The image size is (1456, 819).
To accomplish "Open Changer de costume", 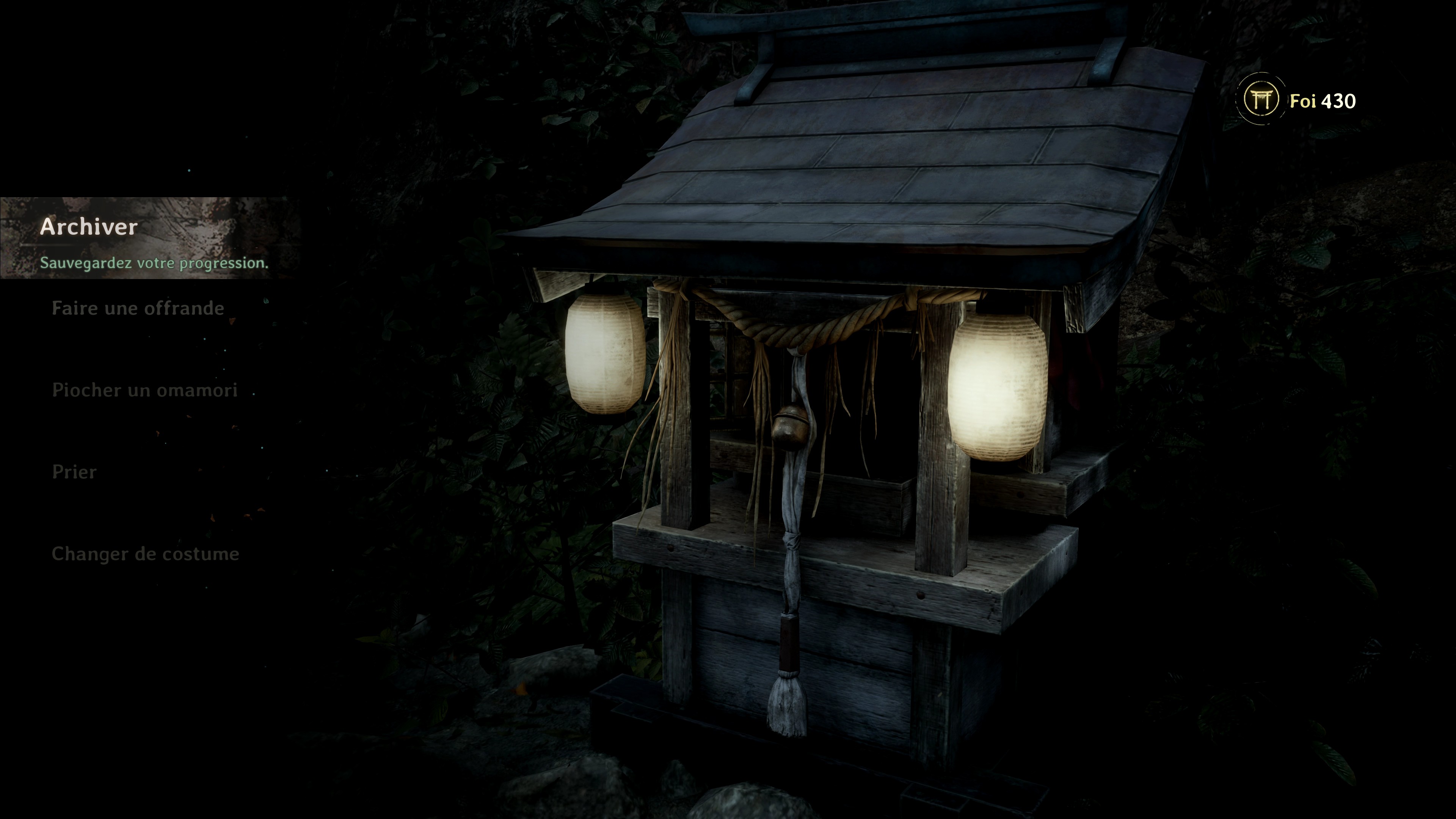I will [145, 554].
